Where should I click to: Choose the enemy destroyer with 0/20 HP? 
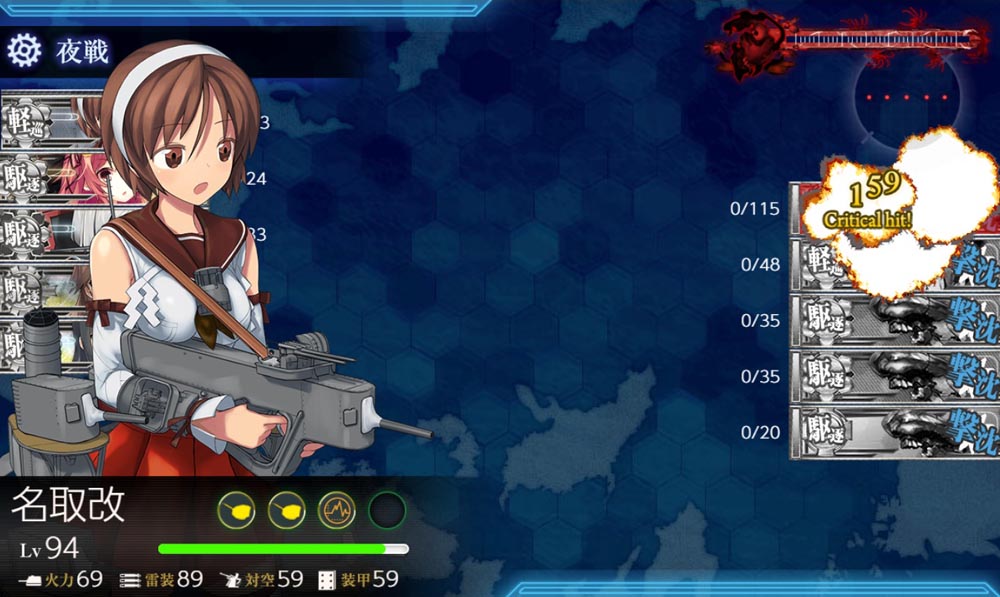click(893, 433)
